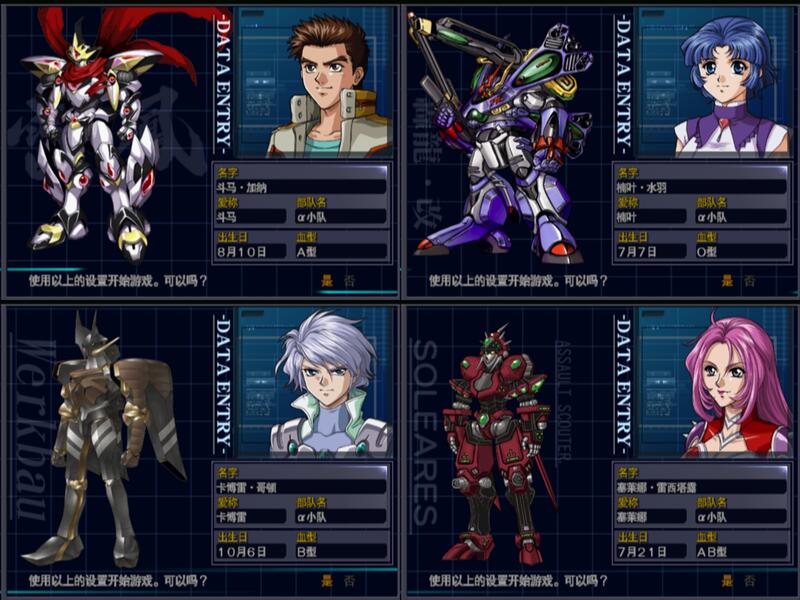
Task: Select the name field reading 卡博雷·哥顿
Action: coord(300,487)
